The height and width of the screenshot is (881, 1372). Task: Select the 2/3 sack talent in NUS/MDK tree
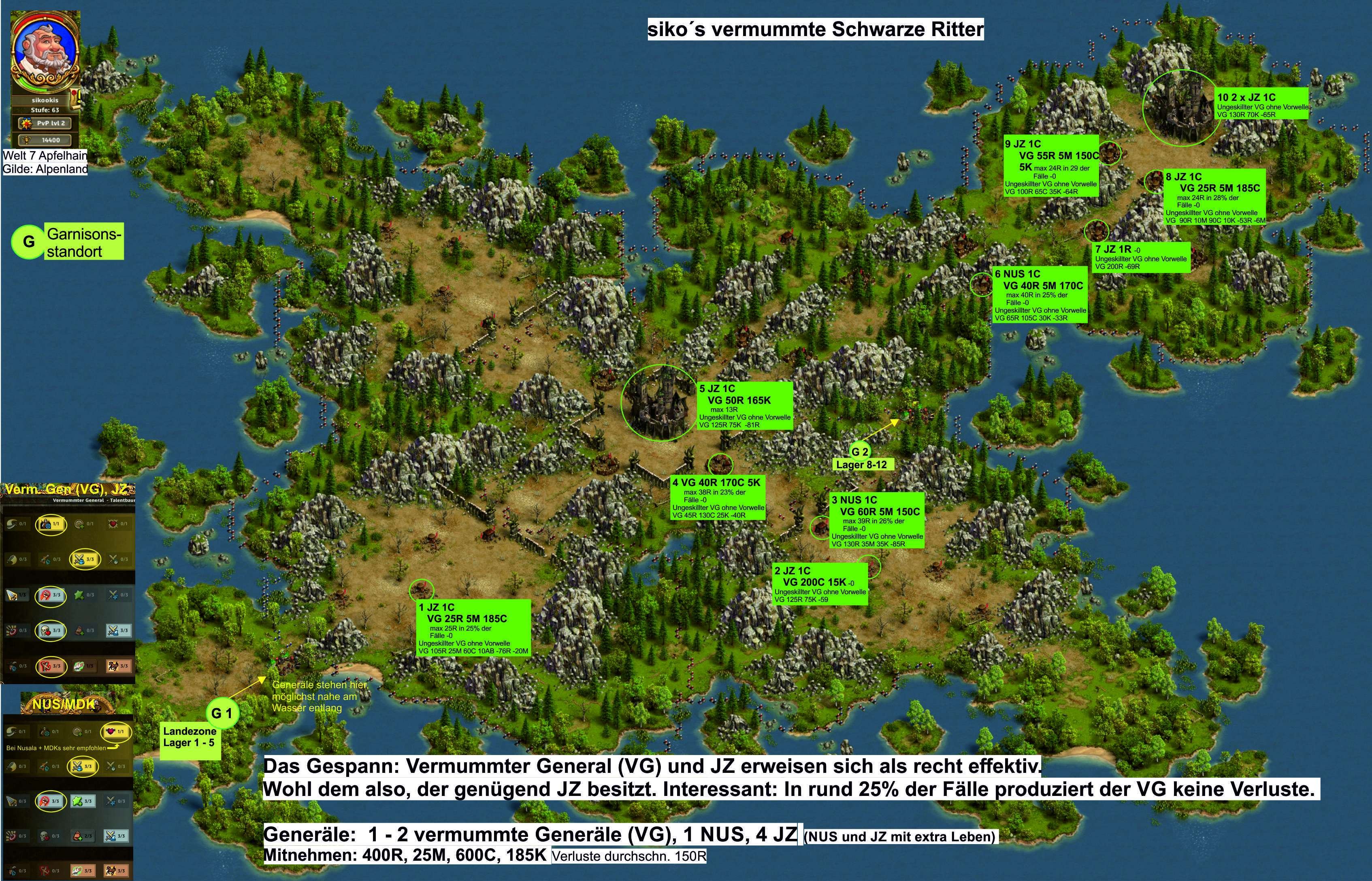(x=83, y=836)
